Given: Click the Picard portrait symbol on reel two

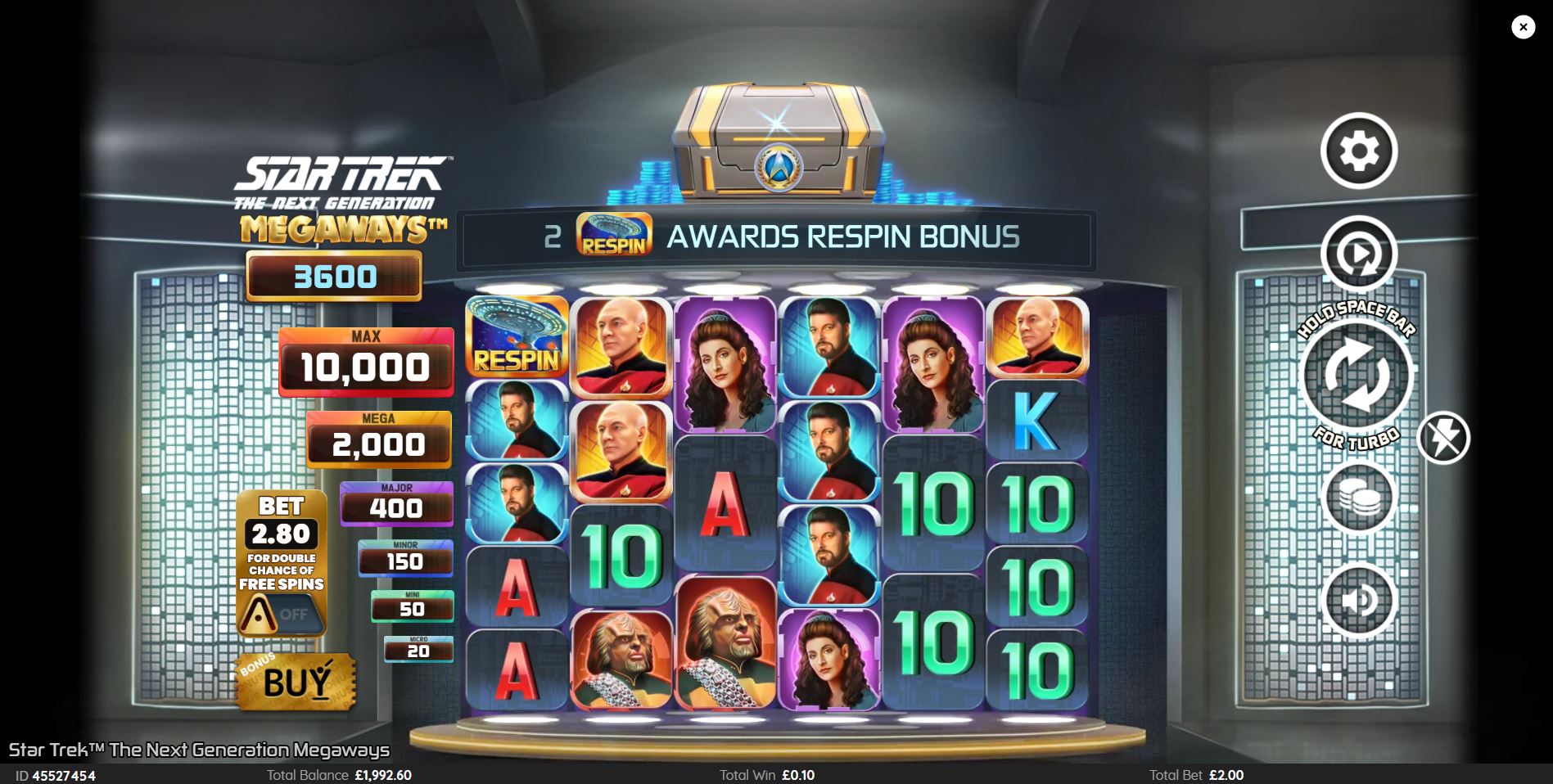Looking at the screenshot, I should 620,347.
